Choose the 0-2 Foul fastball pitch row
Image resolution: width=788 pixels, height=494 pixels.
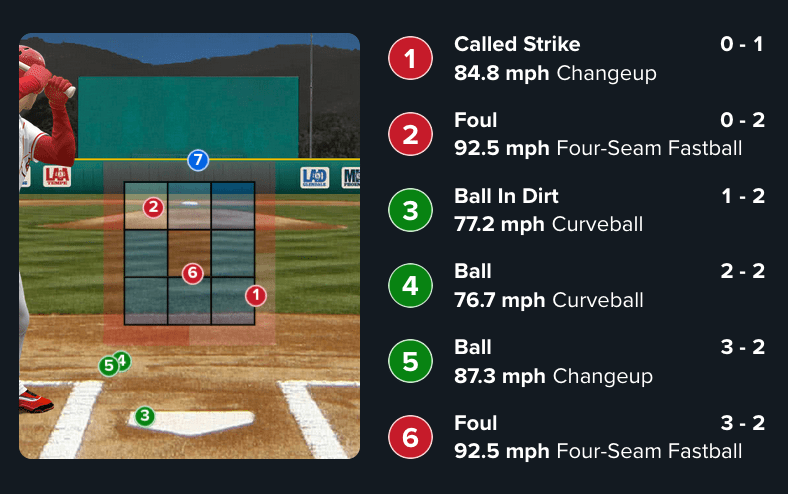576,135
